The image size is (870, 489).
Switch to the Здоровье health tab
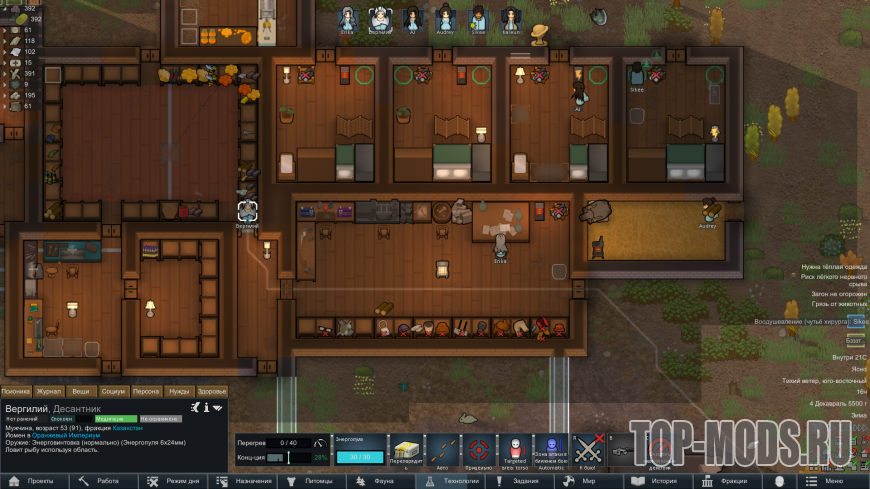pos(211,391)
